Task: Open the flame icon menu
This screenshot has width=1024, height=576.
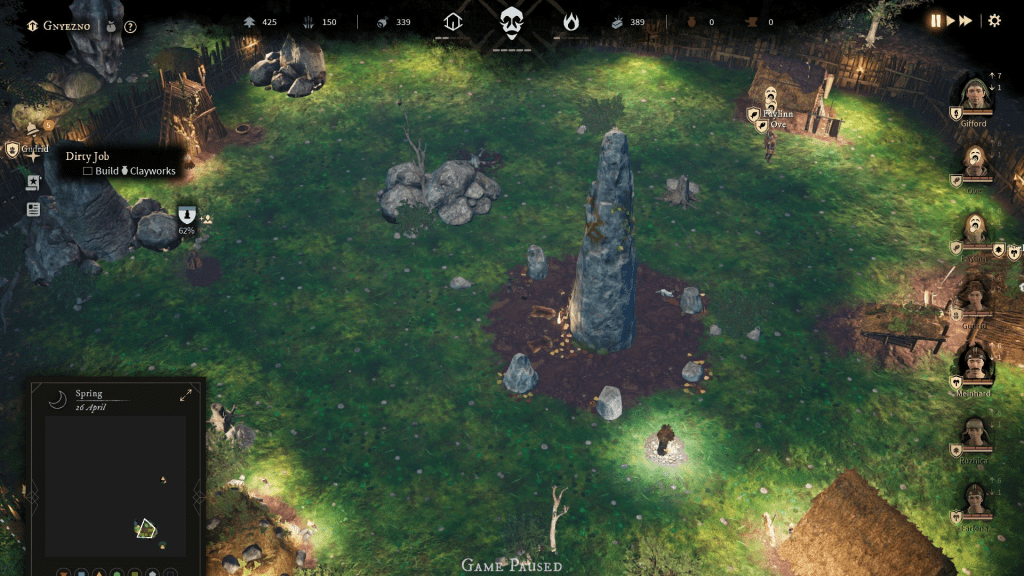Action: tap(571, 22)
